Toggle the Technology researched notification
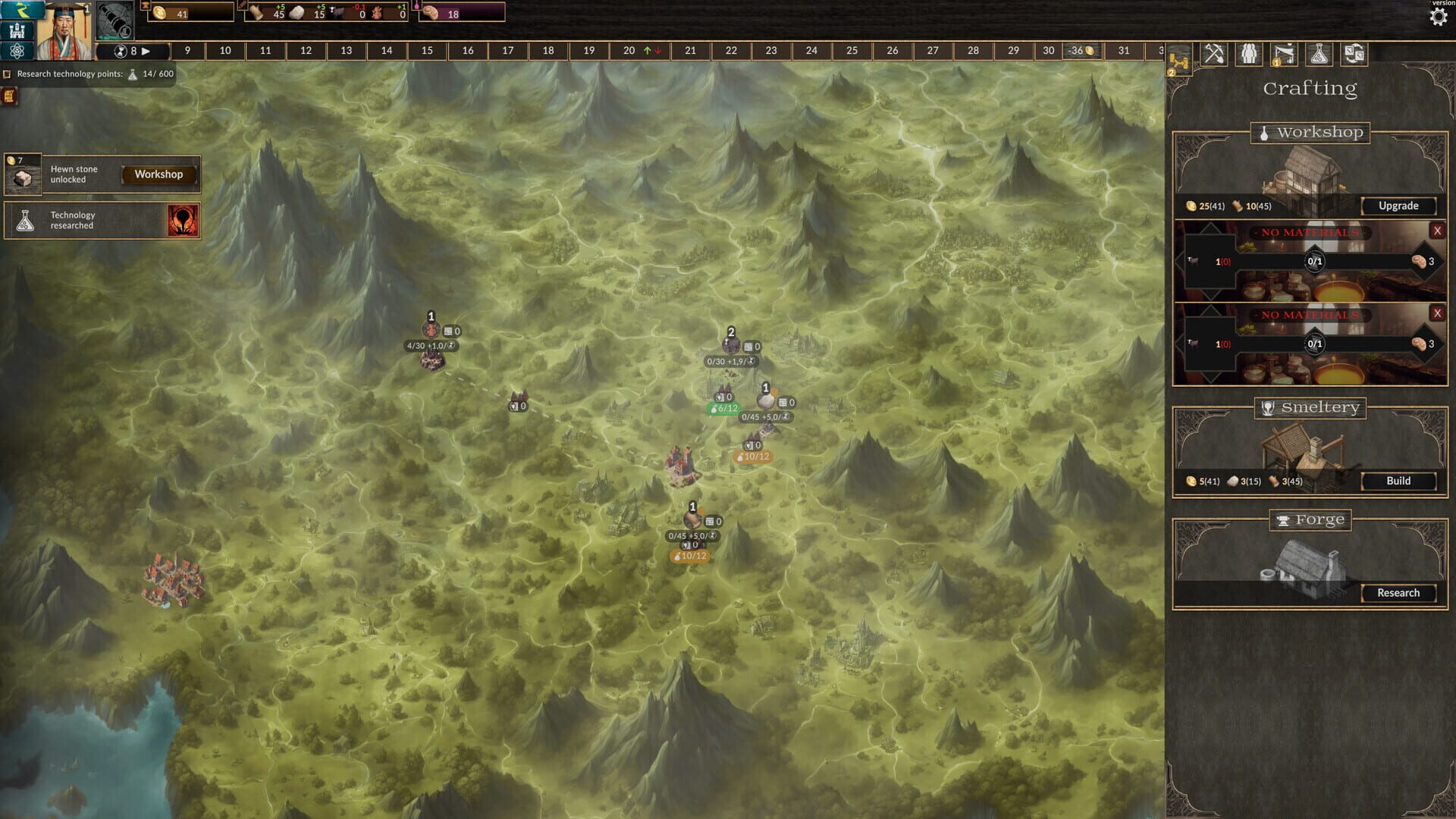The height and width of the screenshot is (819, 1456). (x=102, y=220)
